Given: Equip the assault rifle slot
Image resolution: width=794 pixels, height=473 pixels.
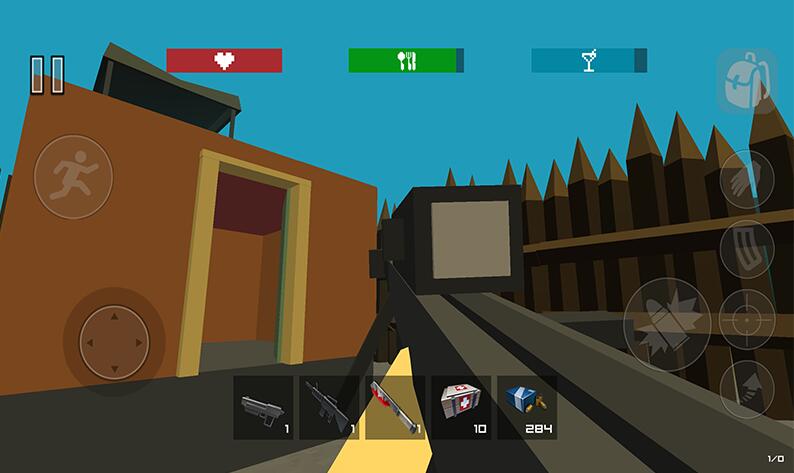Looking at the screenshot, I should click(329, 407).
